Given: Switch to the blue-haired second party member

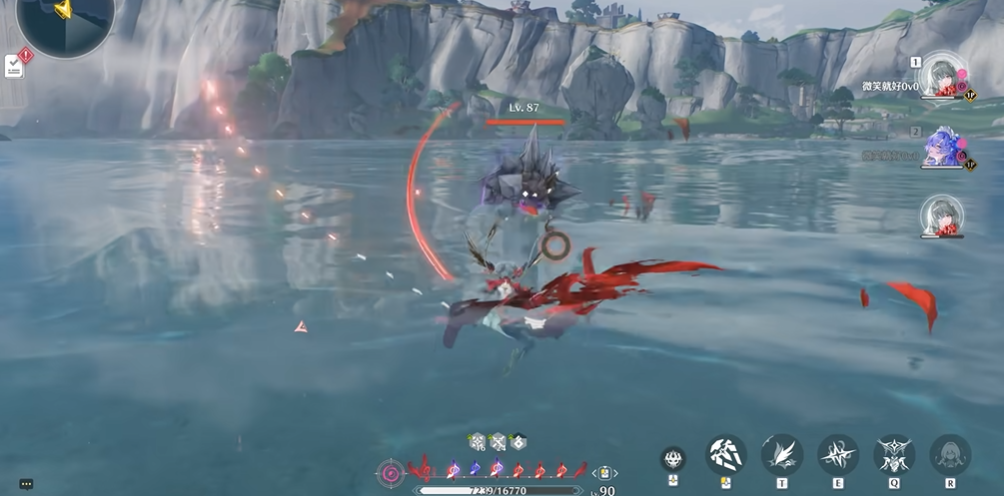Looking at the screenshot, I should pyautogui.click(x=941, y=146).
